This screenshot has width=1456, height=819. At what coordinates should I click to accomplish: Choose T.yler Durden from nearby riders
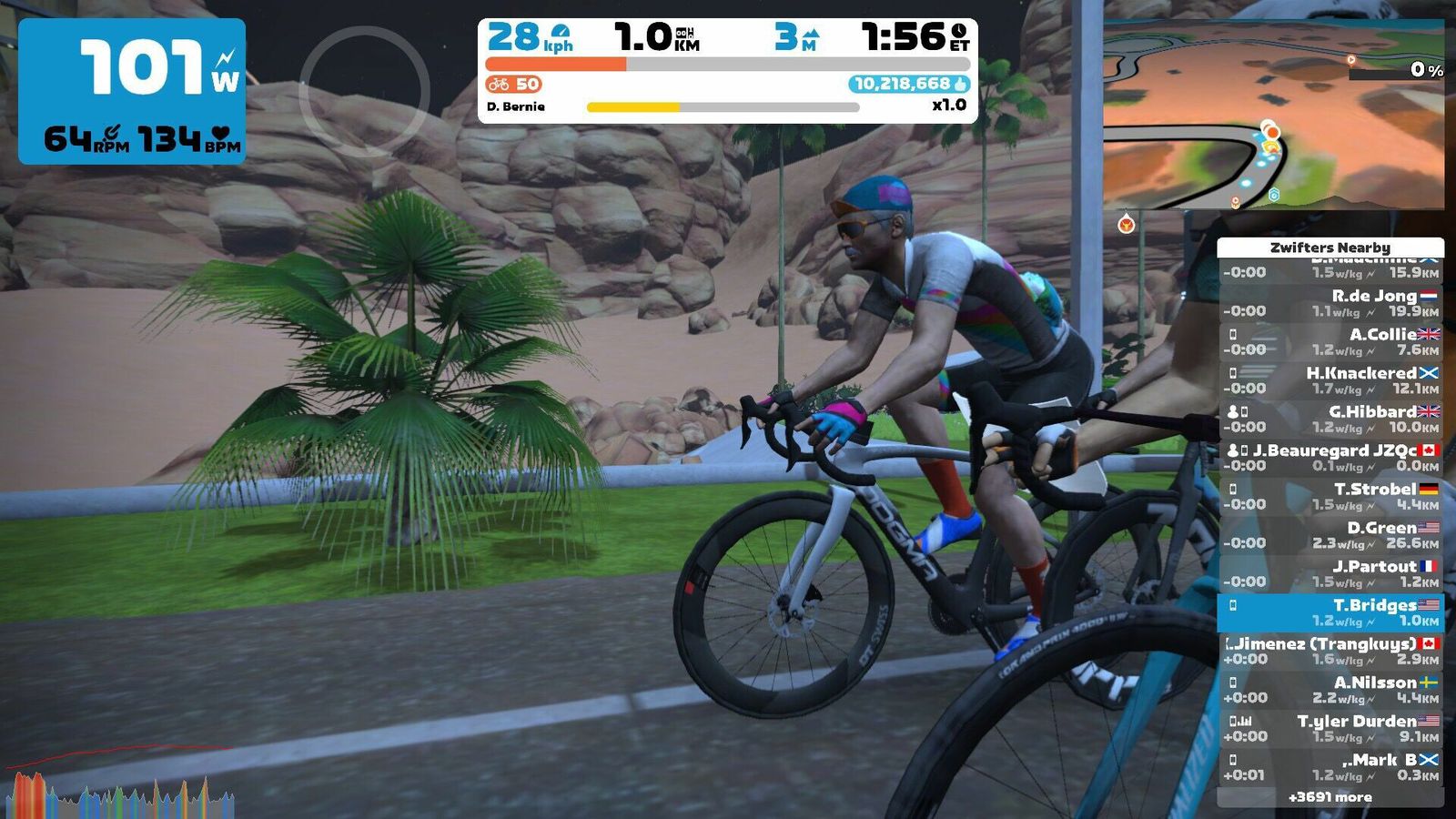pyautogui.click(x=1330, y=729)
